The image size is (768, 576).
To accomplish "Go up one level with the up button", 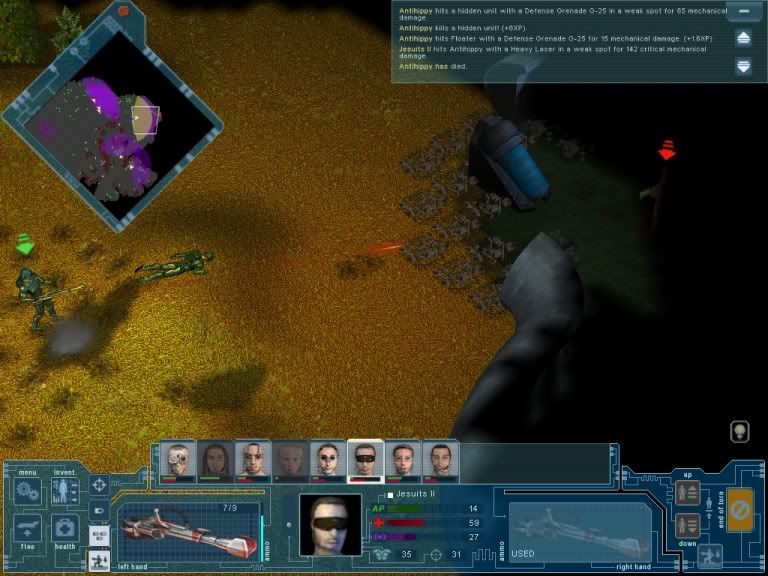I will coord(688,493).
